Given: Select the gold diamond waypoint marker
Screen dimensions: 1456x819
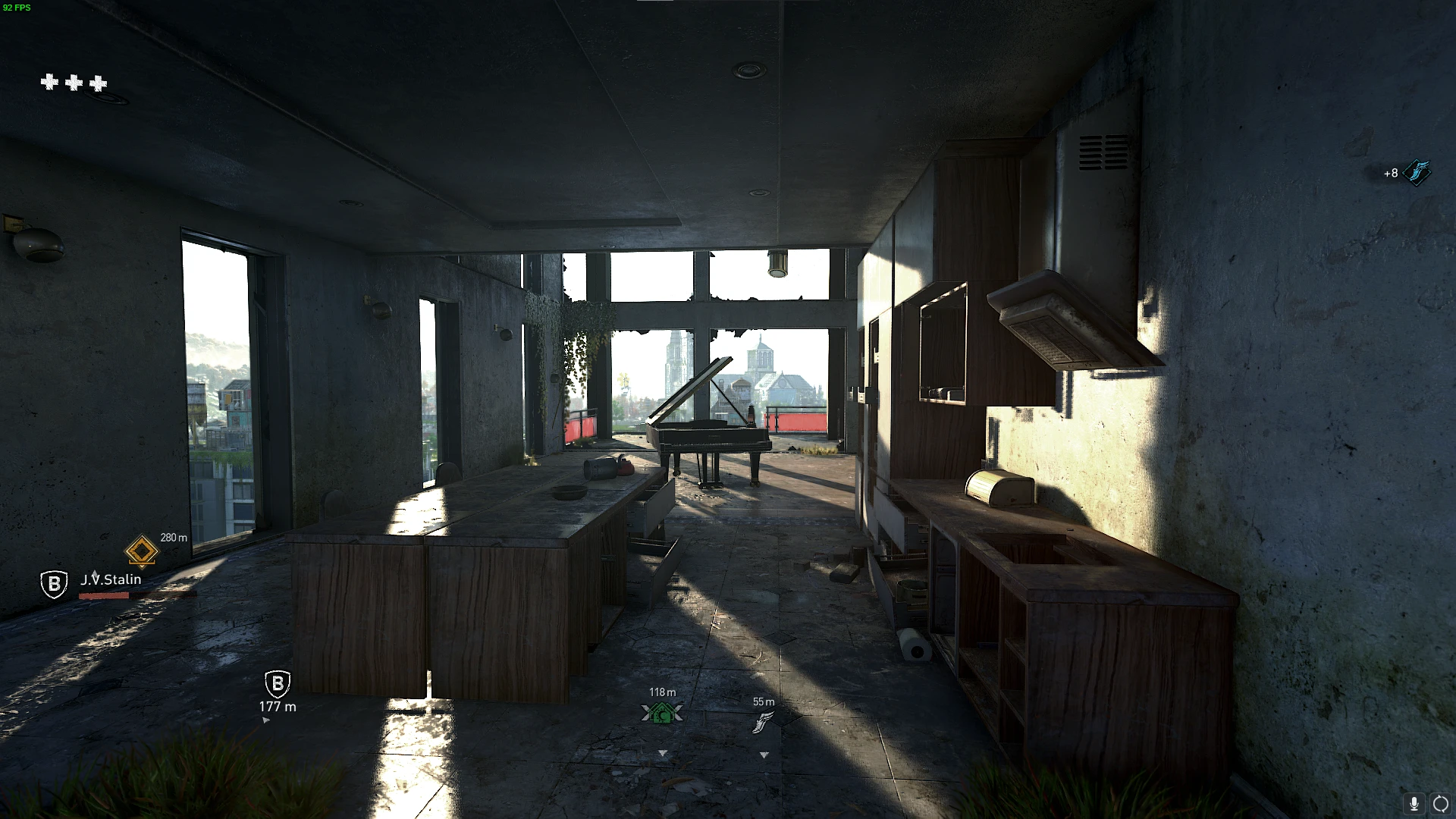Looking at the screenshot, I should 141,551.
